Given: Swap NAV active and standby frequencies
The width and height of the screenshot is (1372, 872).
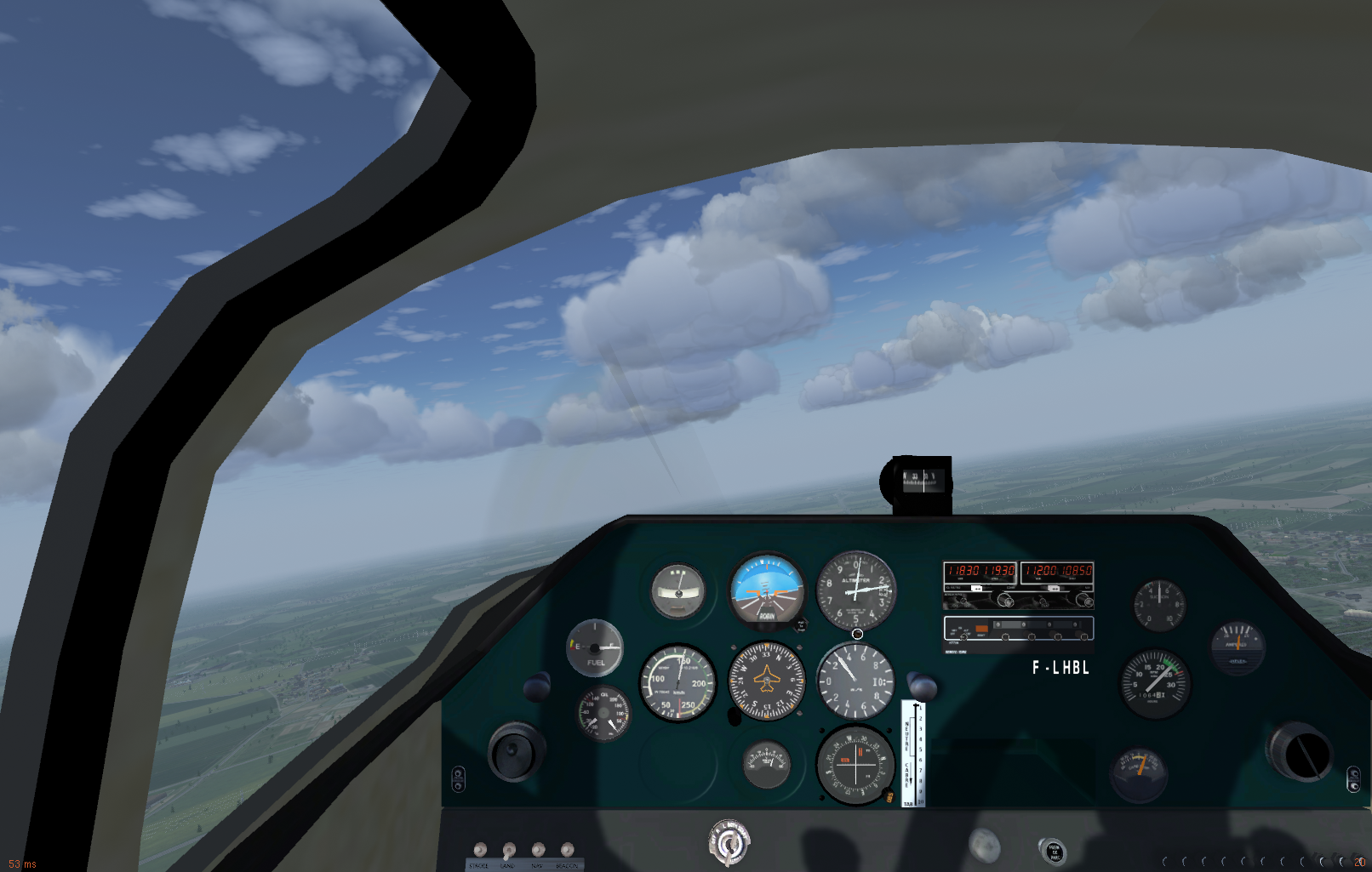Looking at the screenshot, I should (x=1055, y=588).
